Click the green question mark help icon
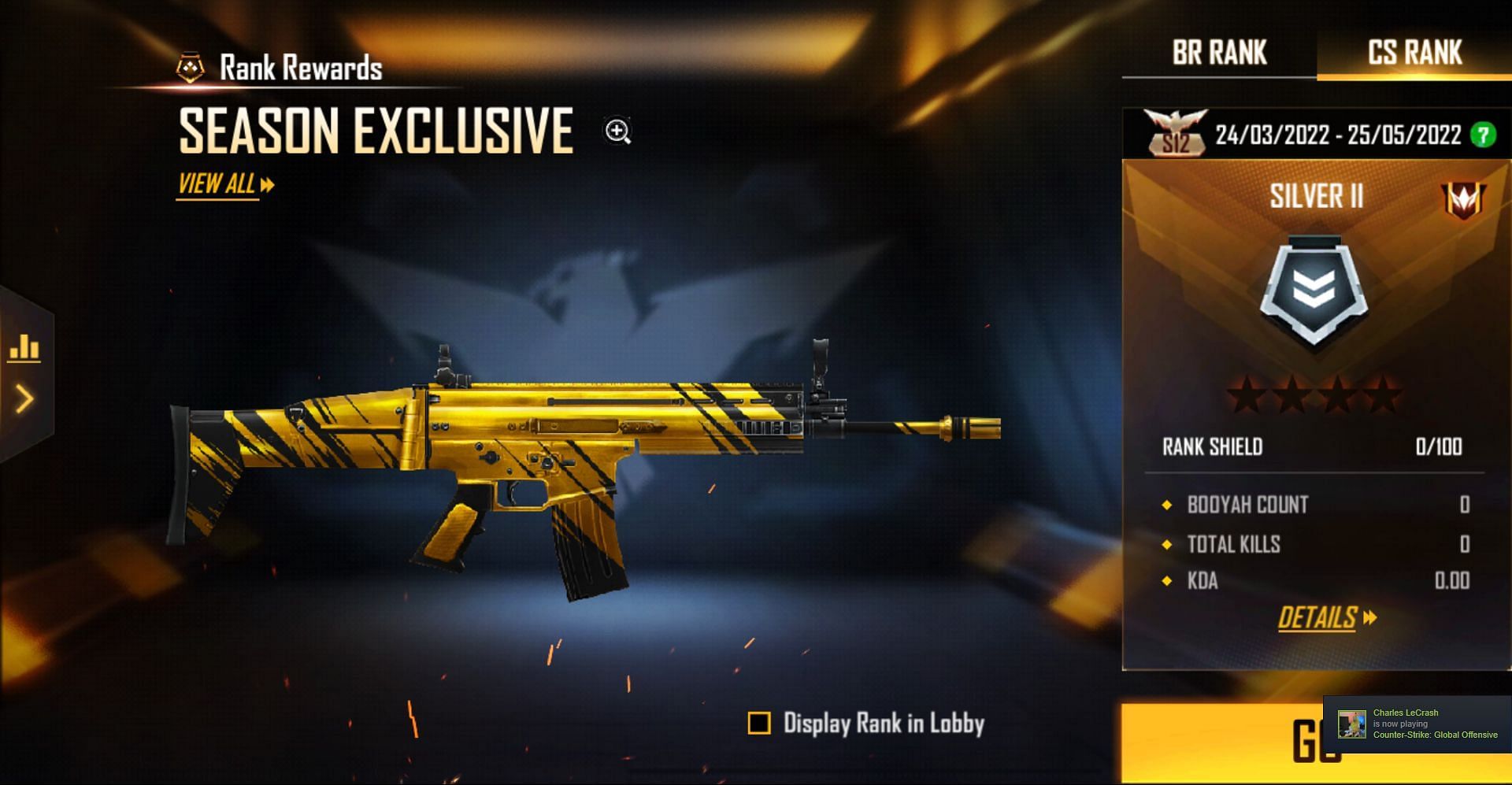 [1483, 135]
